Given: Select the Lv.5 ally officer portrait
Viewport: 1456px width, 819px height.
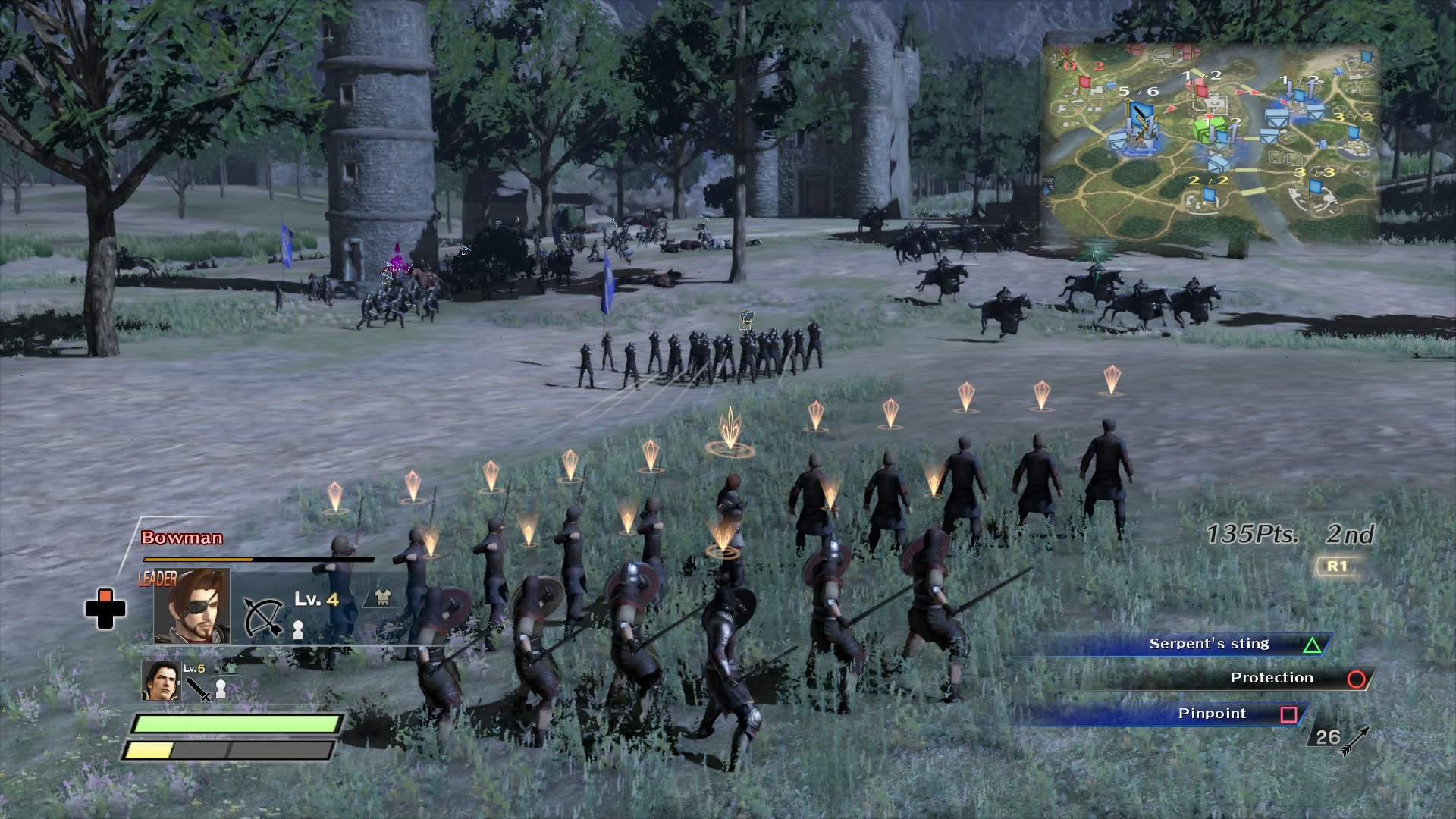Looking at the screenshot, I should tap(162, 681).
